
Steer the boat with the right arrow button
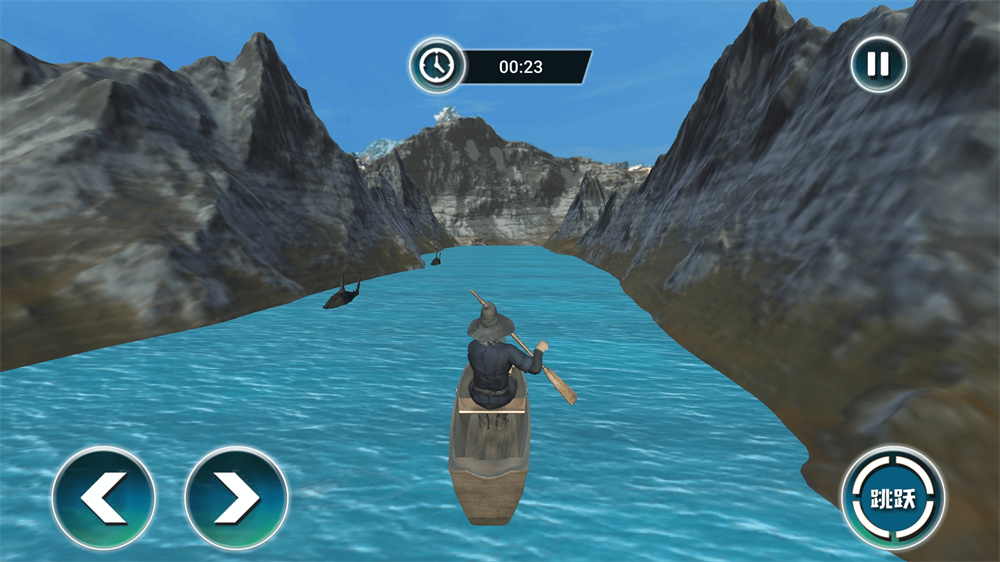[237, 498]
